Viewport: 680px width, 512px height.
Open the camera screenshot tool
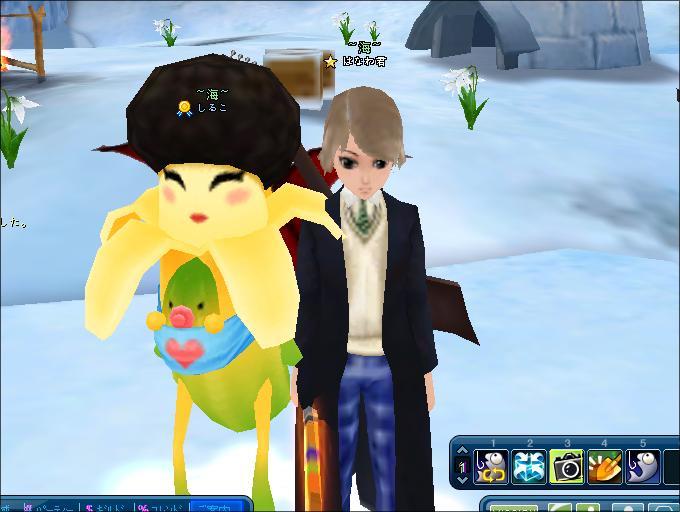[567, 466]
